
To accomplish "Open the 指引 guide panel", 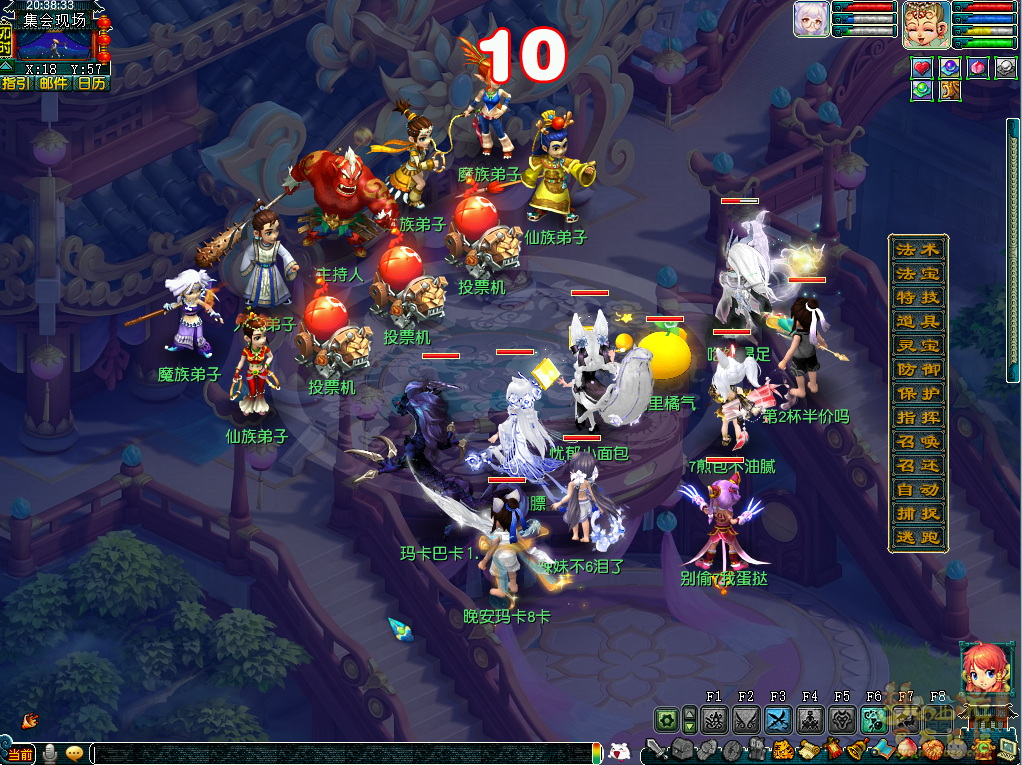I will click(x=16, y=83).
